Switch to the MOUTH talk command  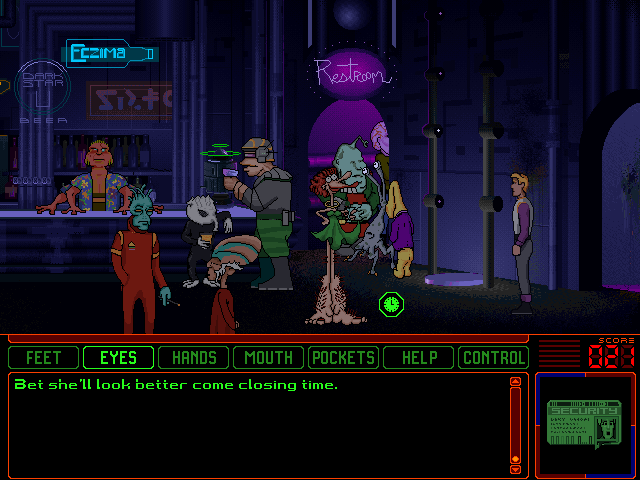pyautogui.click(x=269, y=357)
